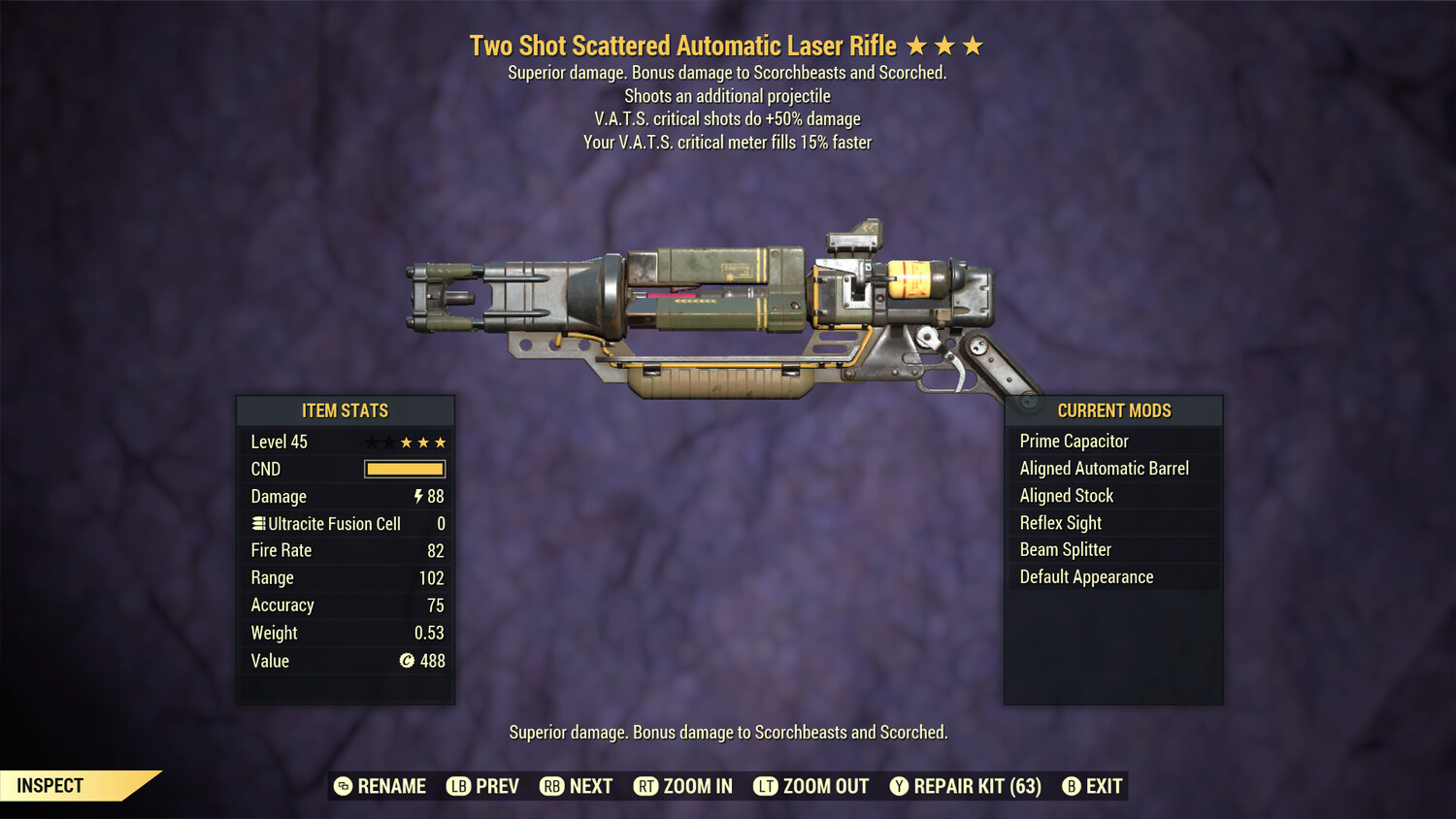Click the B icon beside Exit
Image resolution: width=1456 pixels, height=819 pixels.
[x=1071, y=786]
